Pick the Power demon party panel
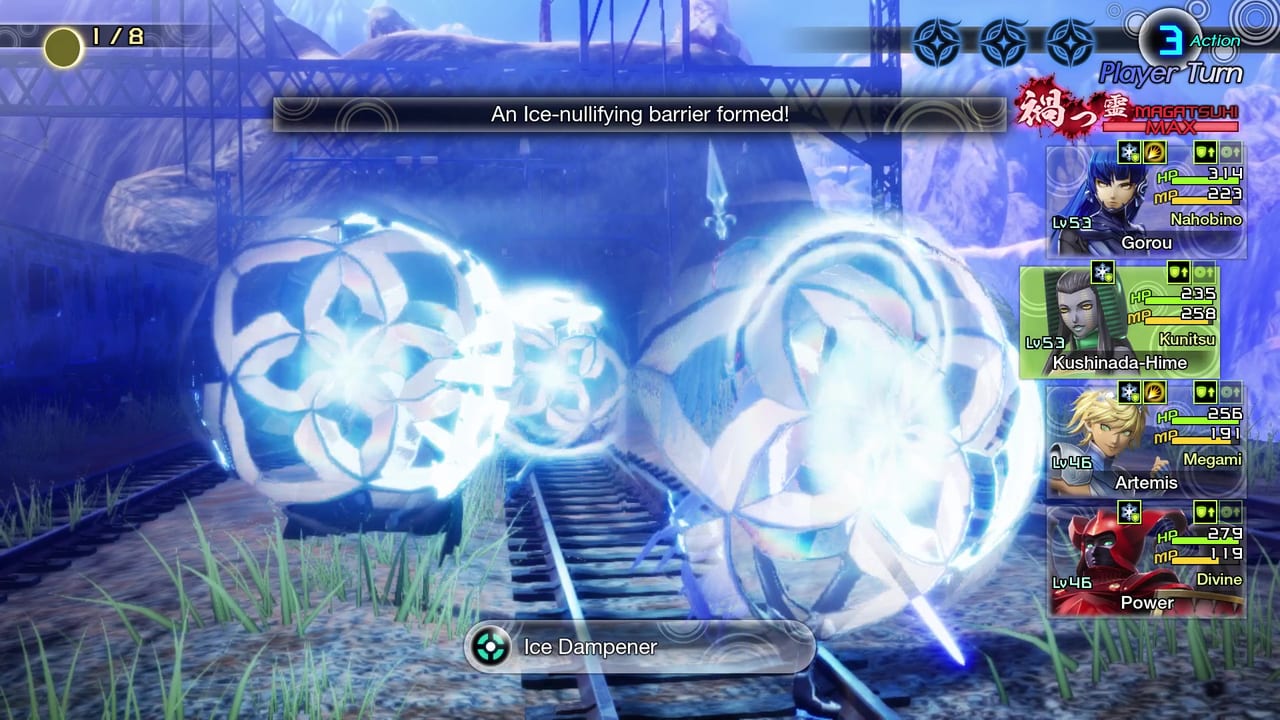 (x=1146, y=560)
